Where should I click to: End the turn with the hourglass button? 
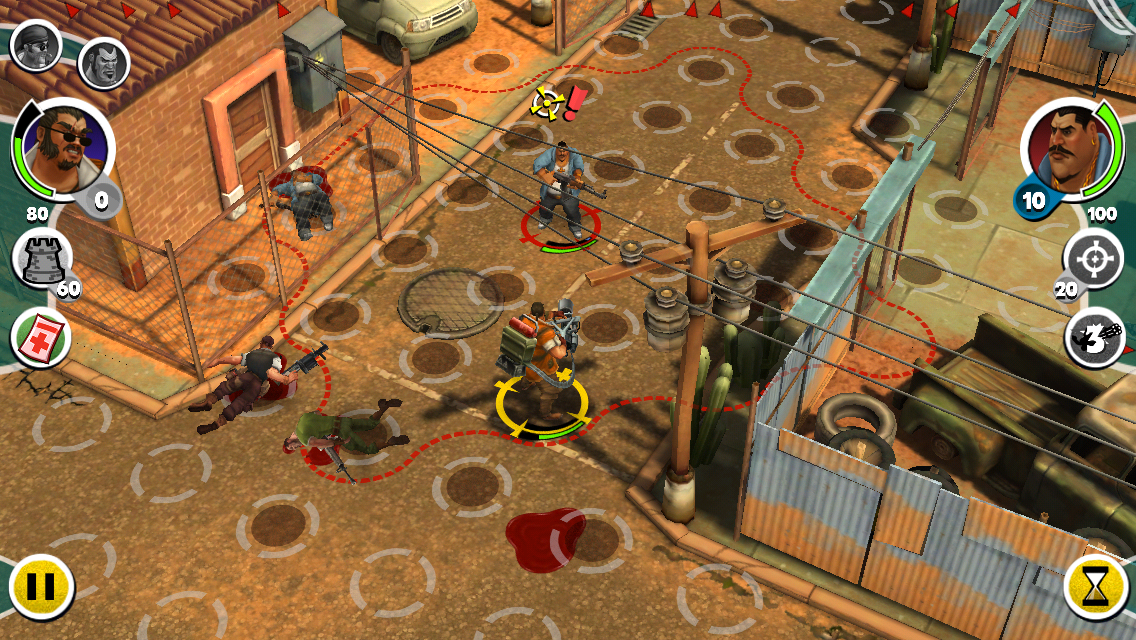[x=1096, y=584]
